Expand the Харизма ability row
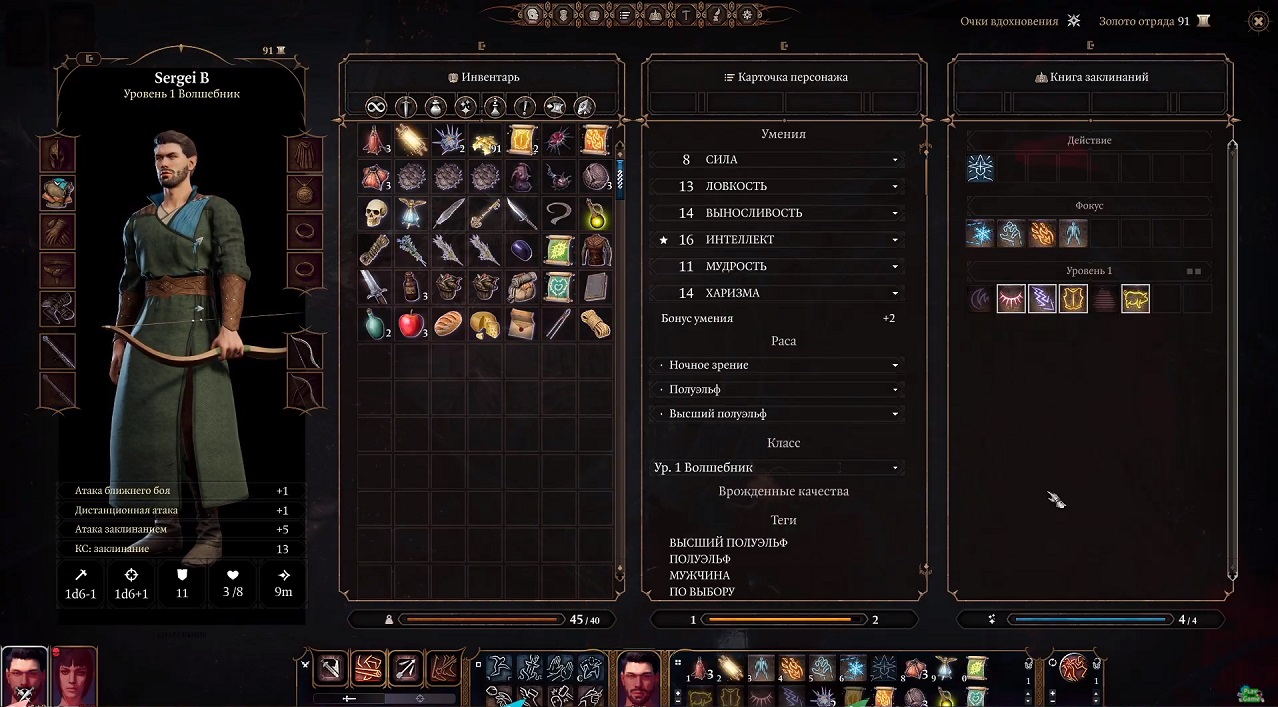The height and width of the screenshot is (707, 1278). pos(895,293)
